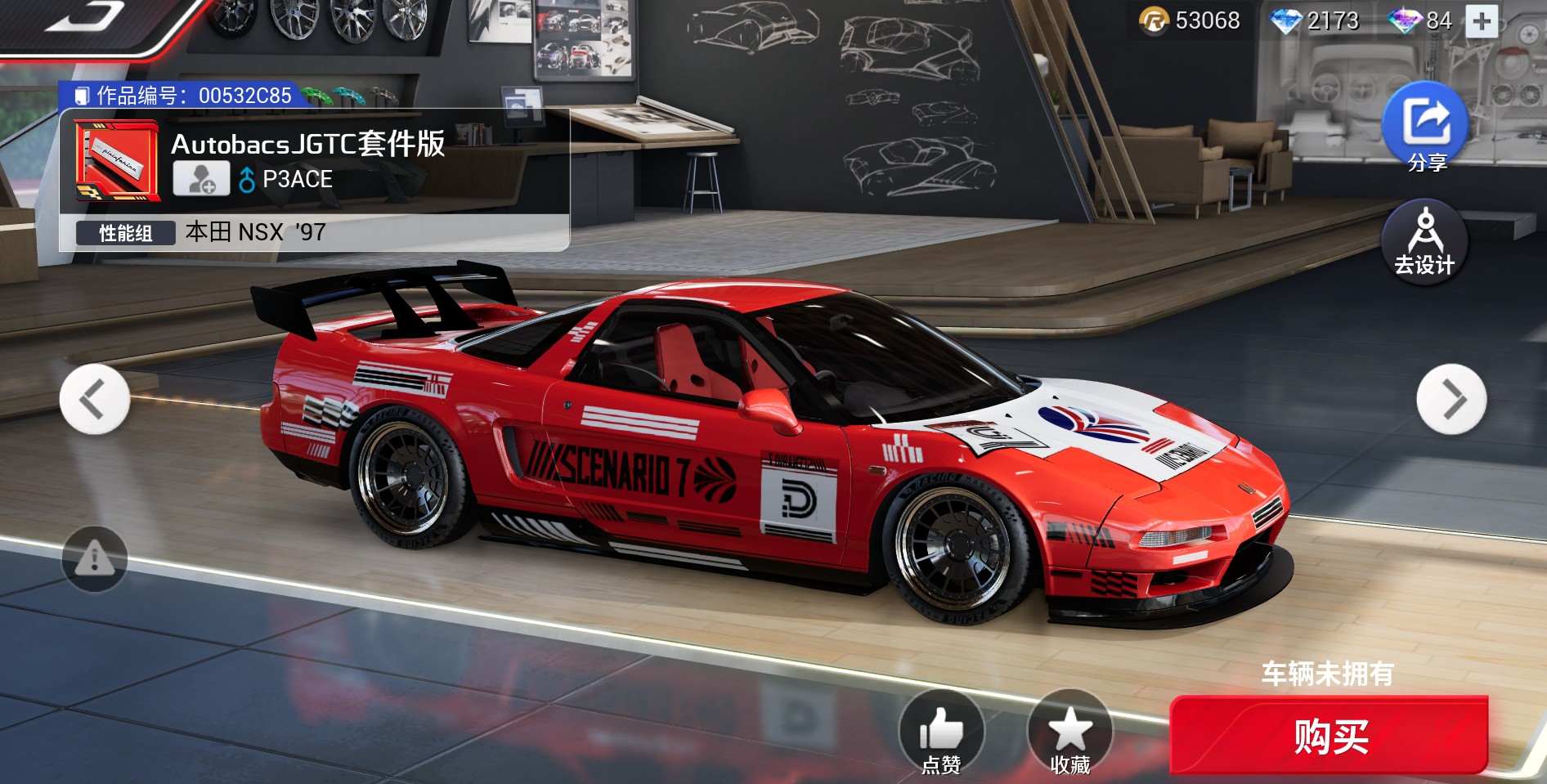
Task: Click the red 购买 purchase button
Action: [1329, 736]
